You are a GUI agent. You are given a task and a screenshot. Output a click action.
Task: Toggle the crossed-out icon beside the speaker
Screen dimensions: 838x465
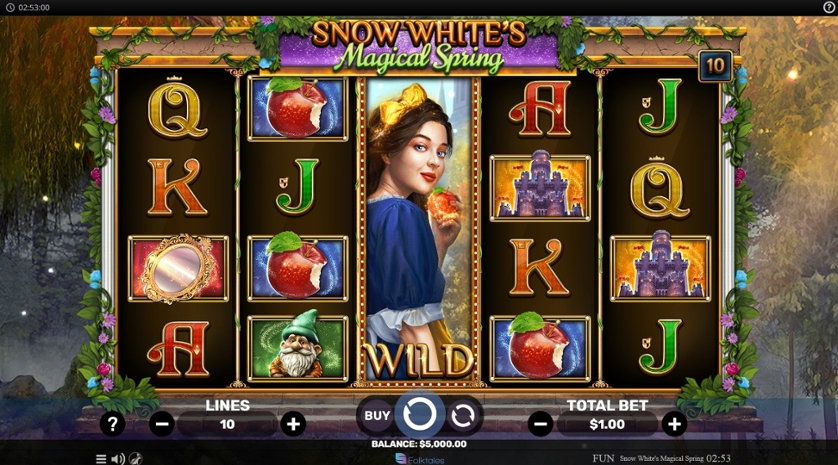(x=135, y=459)
